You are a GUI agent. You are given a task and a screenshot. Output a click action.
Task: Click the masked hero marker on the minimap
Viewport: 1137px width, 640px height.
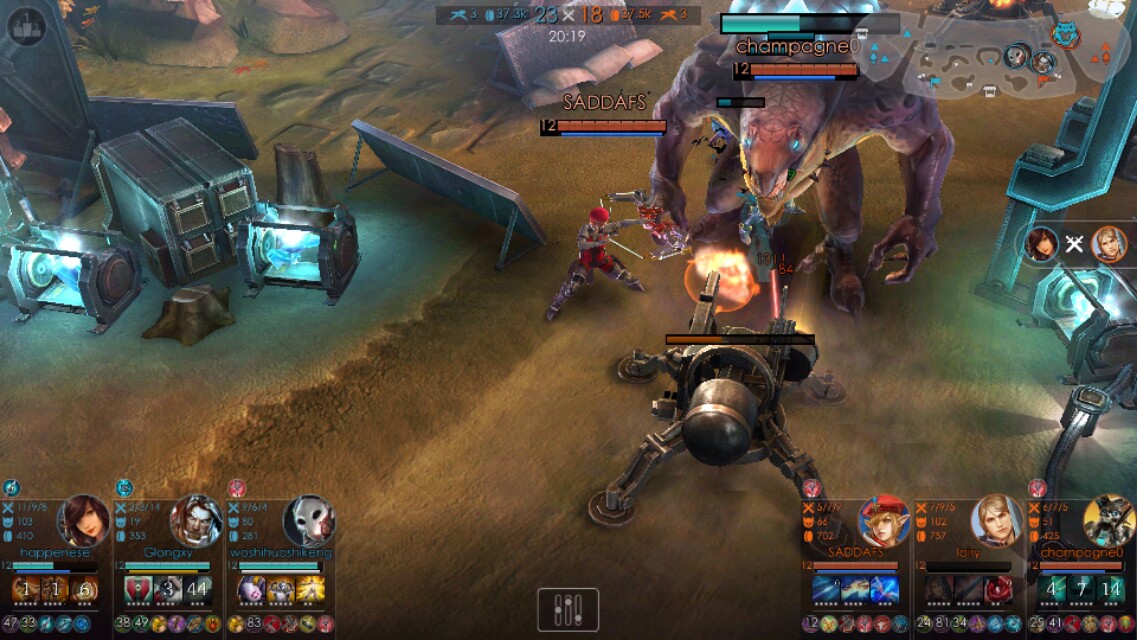click(1017, 55)
